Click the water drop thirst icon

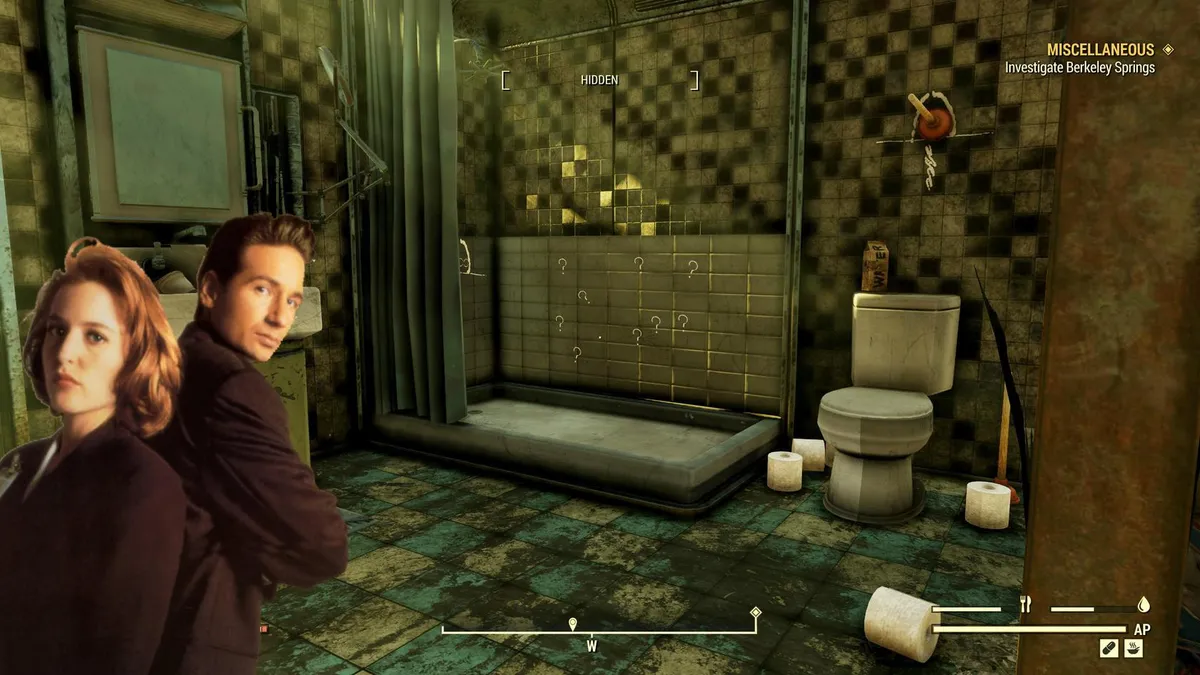pos(1144,604)
